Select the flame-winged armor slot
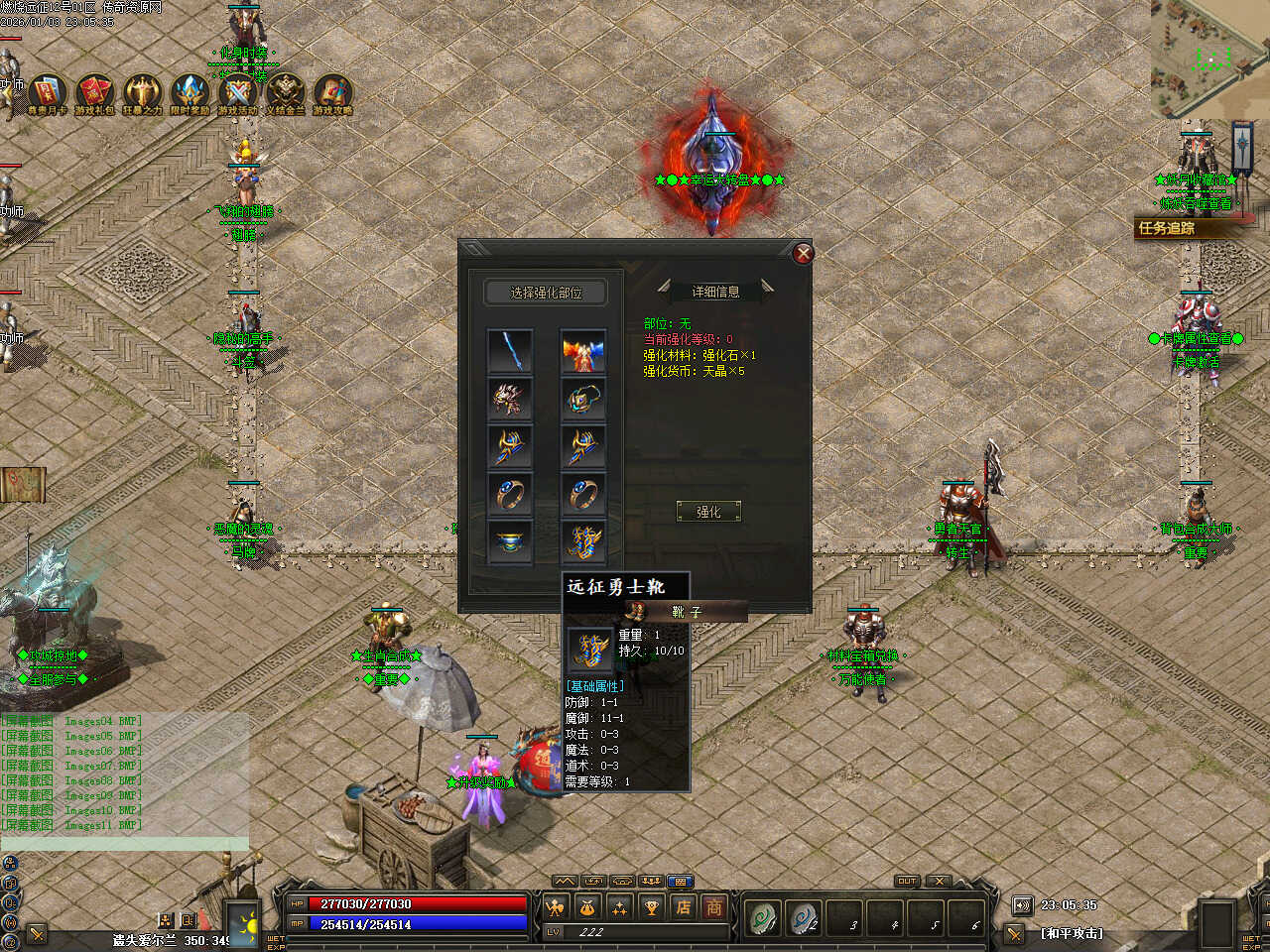This screenshot has height=952, width=1270. [x=582, y=351]
